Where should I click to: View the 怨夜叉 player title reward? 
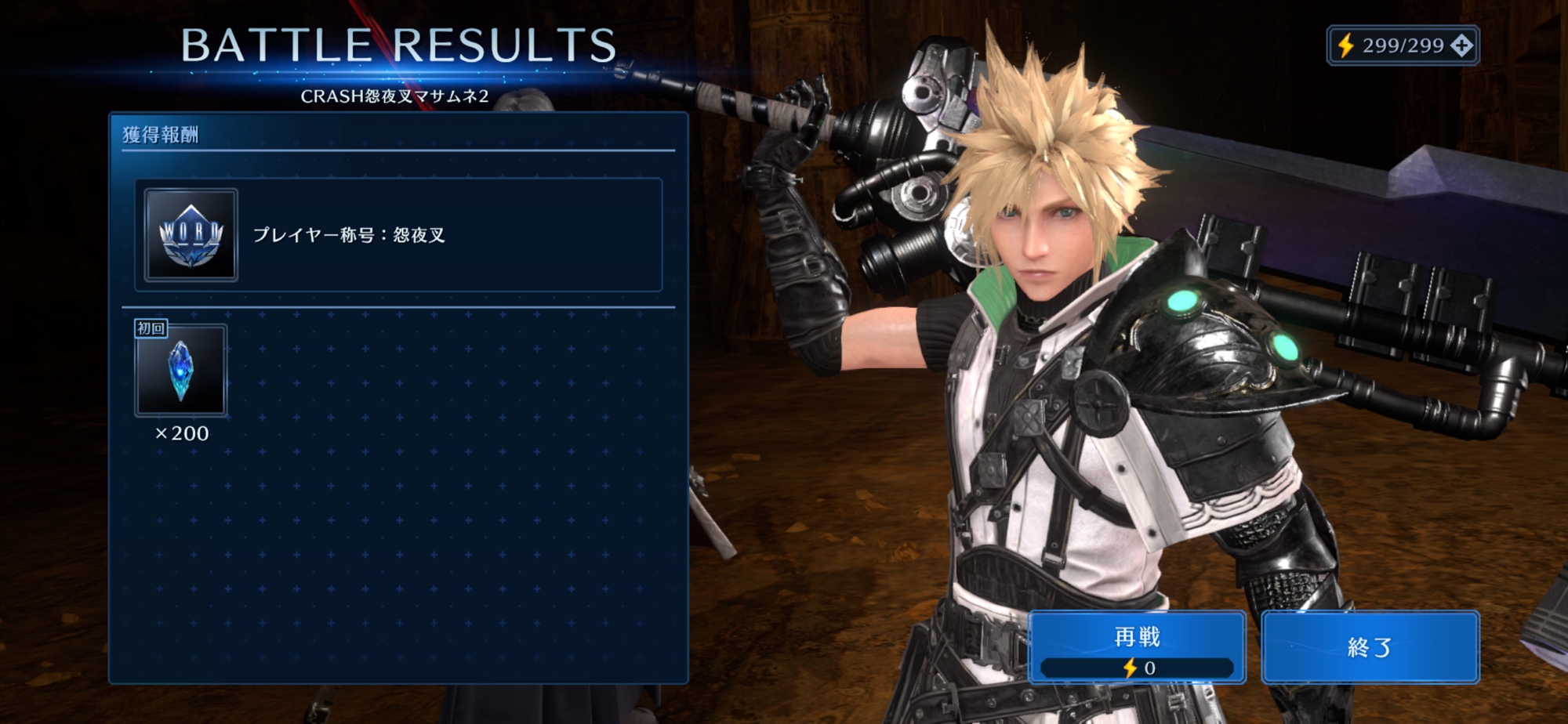pos(398,235)
